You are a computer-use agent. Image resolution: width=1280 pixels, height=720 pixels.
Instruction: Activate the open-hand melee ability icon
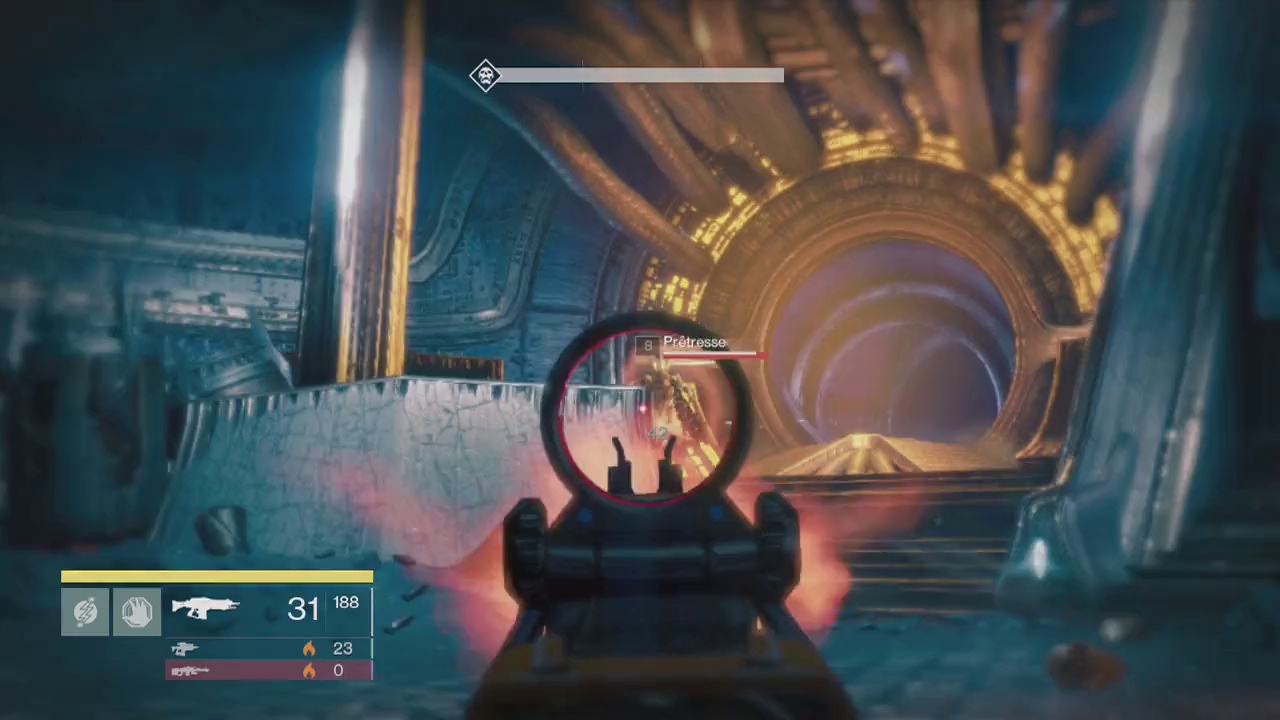click(137, 611)
